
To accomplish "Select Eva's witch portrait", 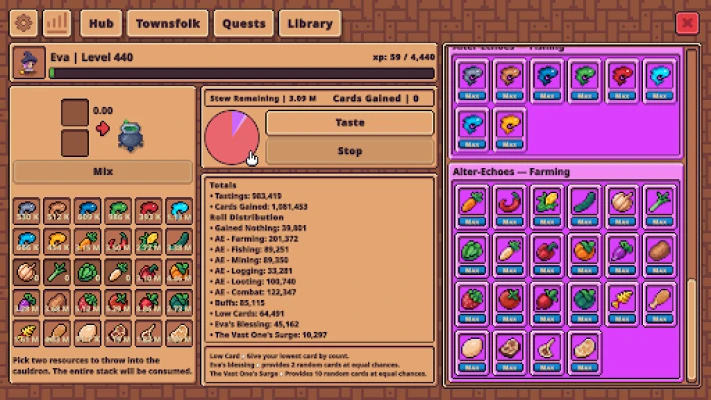I will click(29, 64).
